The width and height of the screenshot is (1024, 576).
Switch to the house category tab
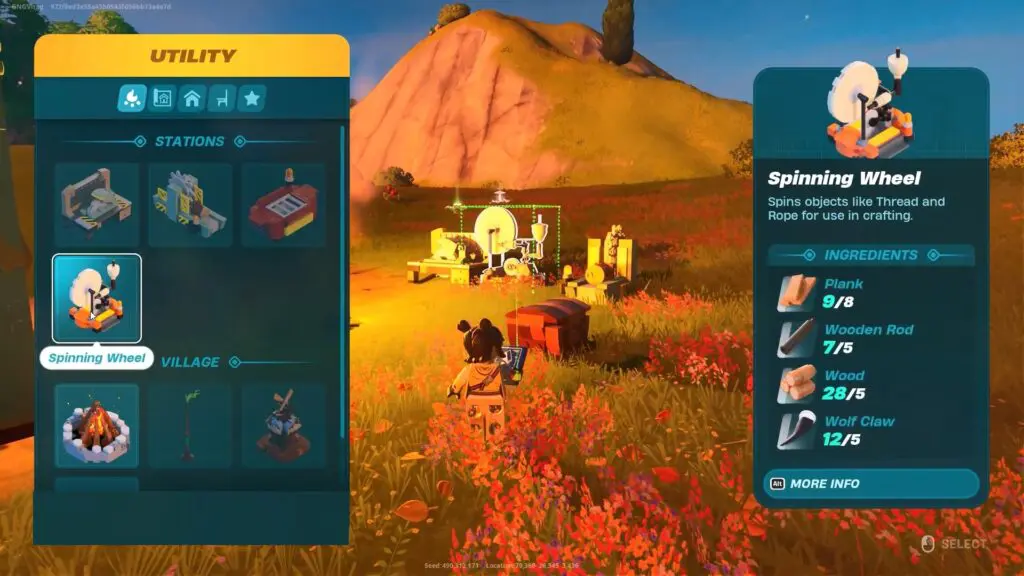(192, 98)
